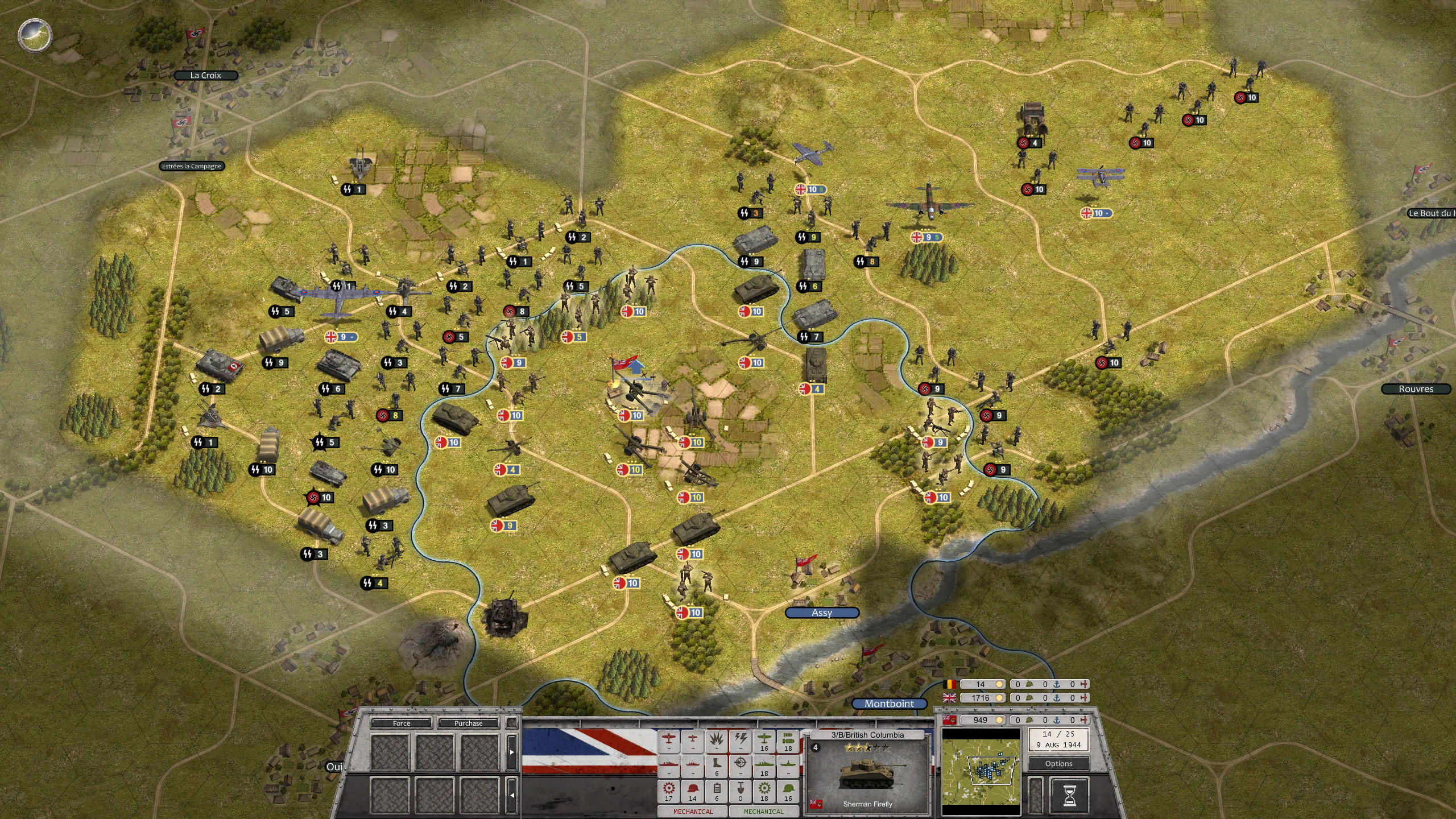Open the Purchase panel
The height and width of the screenshot is (819, 1456).
click(x=469, y=723)
